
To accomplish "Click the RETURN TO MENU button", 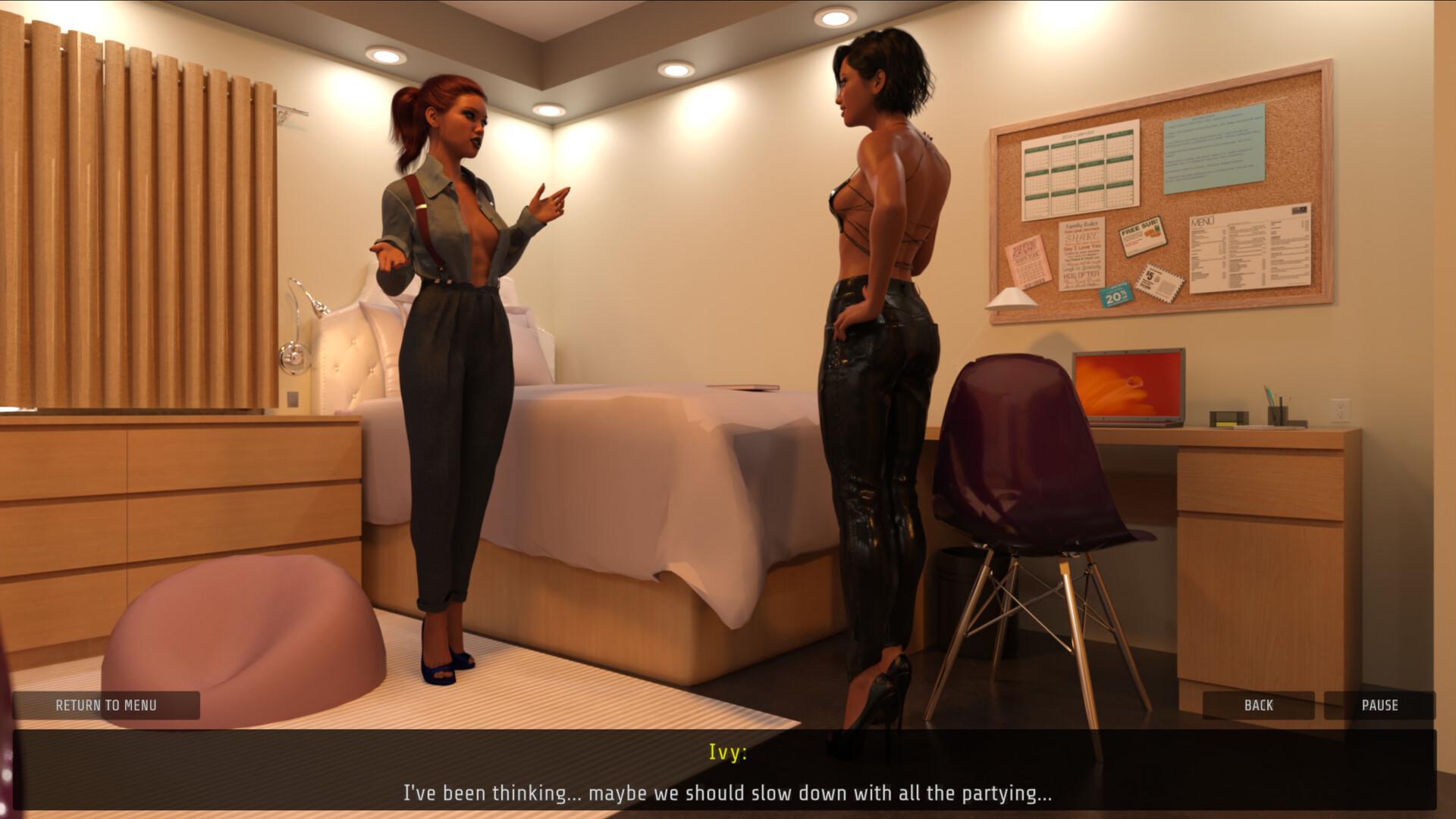I will click(x=106, y=705).
